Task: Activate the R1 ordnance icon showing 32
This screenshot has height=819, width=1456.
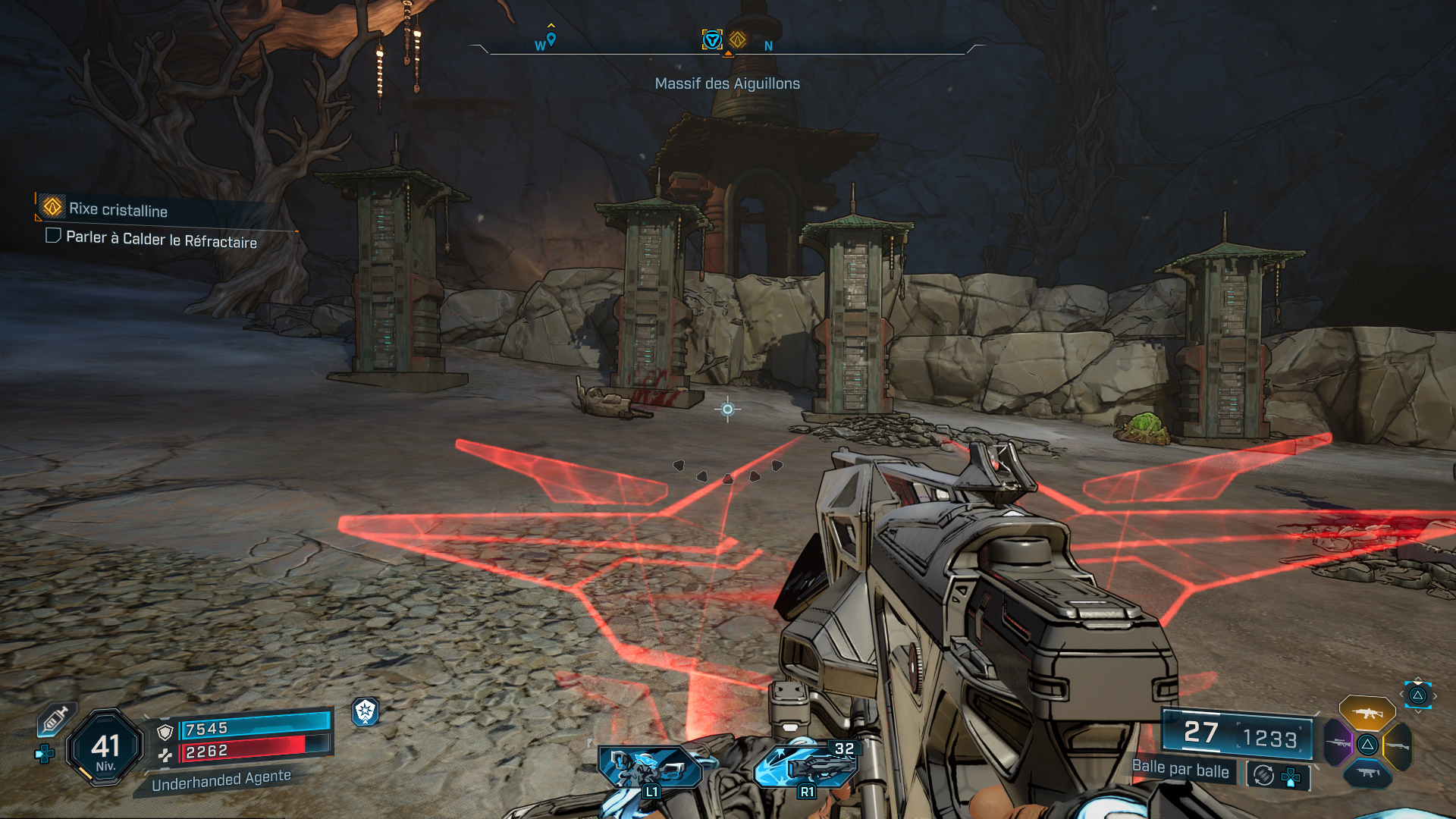Action: (806, 766)
